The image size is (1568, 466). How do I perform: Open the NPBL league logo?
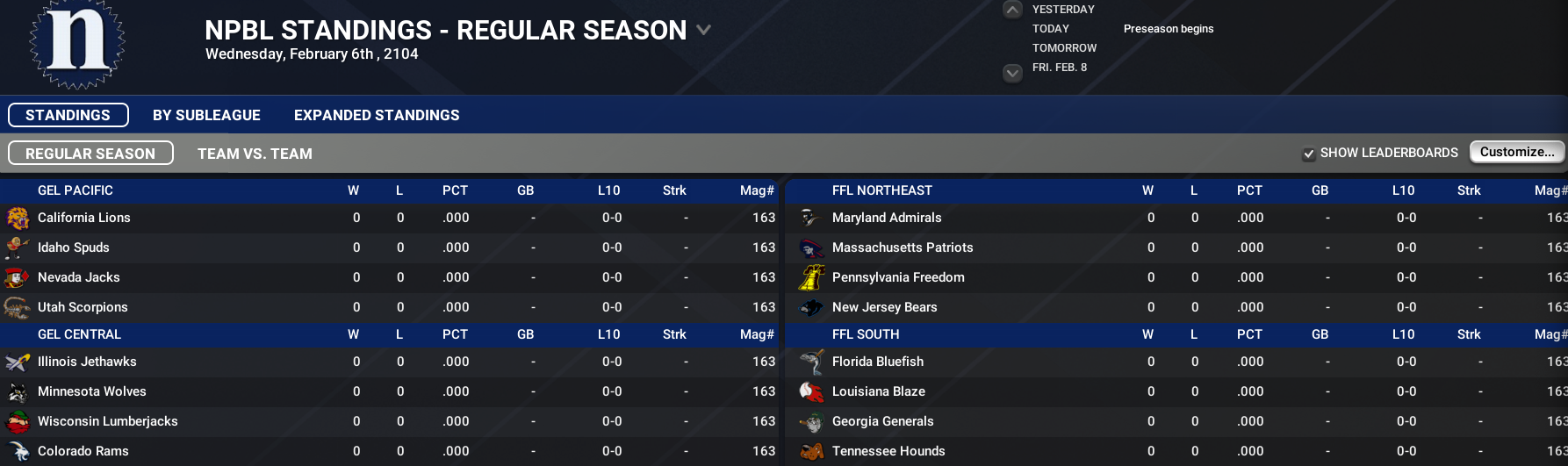point(77,44)
